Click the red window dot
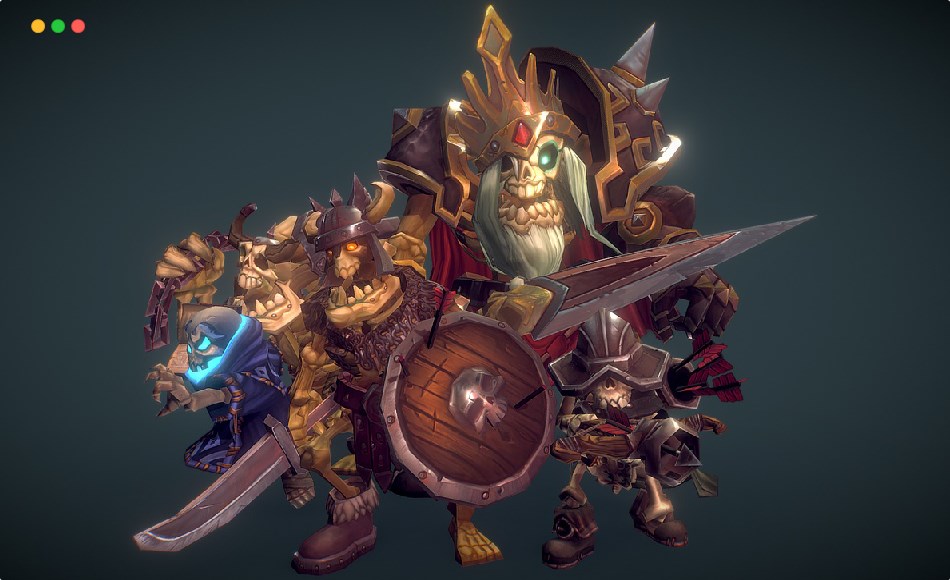Screen dimensions: 950x580 [x=78, y=26]
